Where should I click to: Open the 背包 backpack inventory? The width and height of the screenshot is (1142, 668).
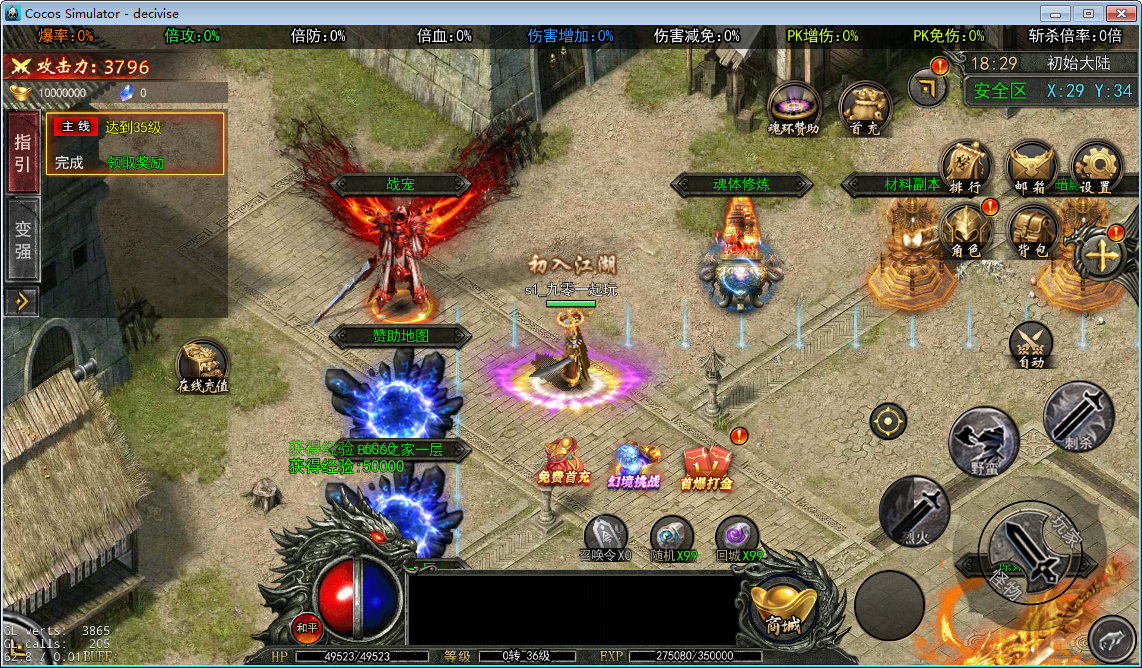(1032, 231)
